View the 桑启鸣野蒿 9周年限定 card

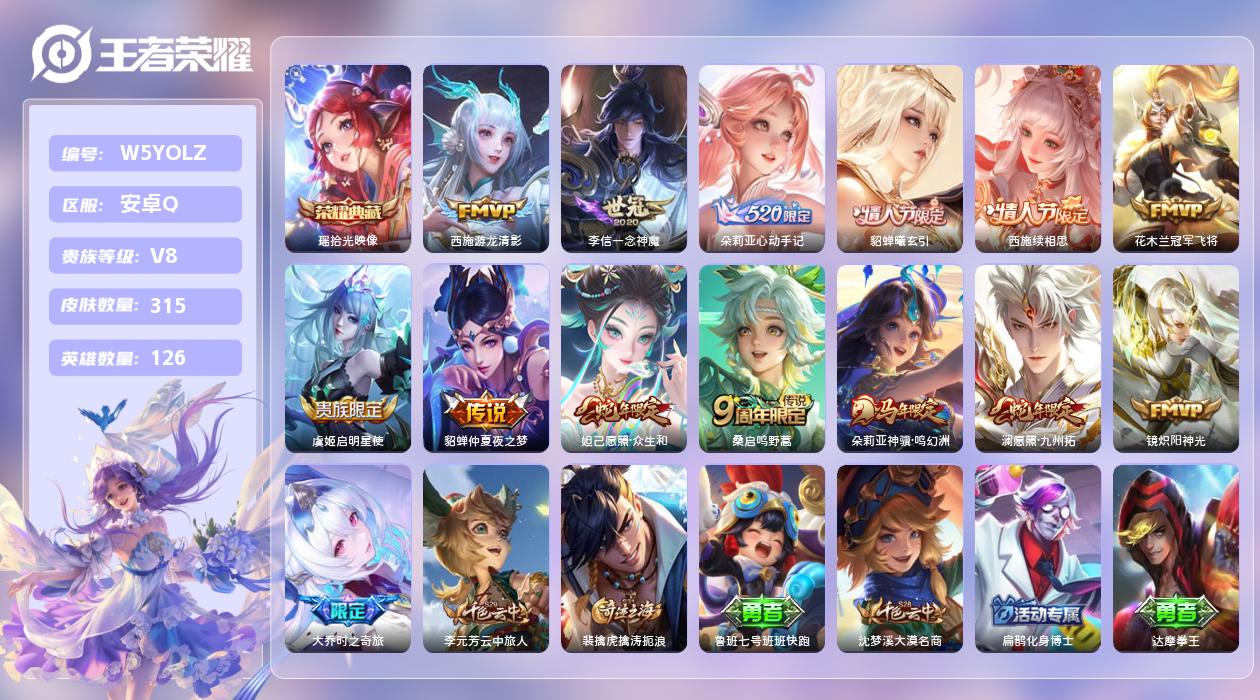click(x=762, y=358)
